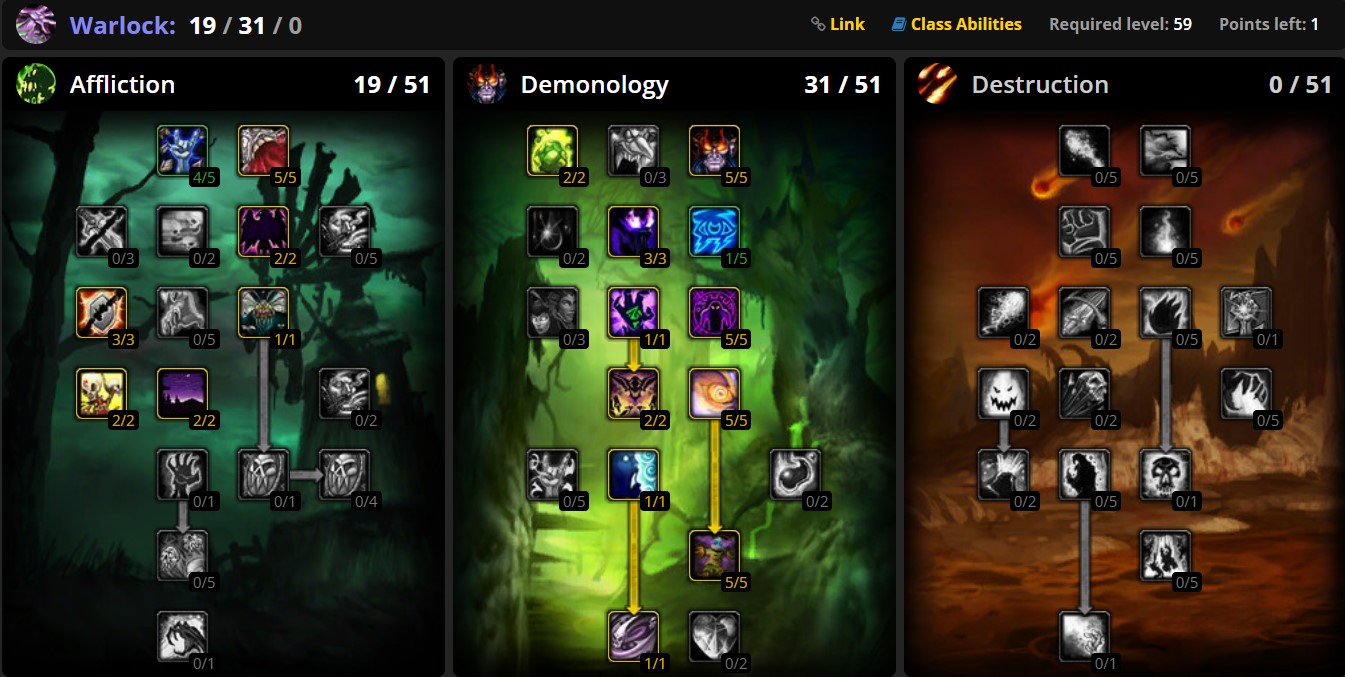Select the Nightfall talent icon
Viewport: 1345px width, 677px height.
[x=182, y=393]
